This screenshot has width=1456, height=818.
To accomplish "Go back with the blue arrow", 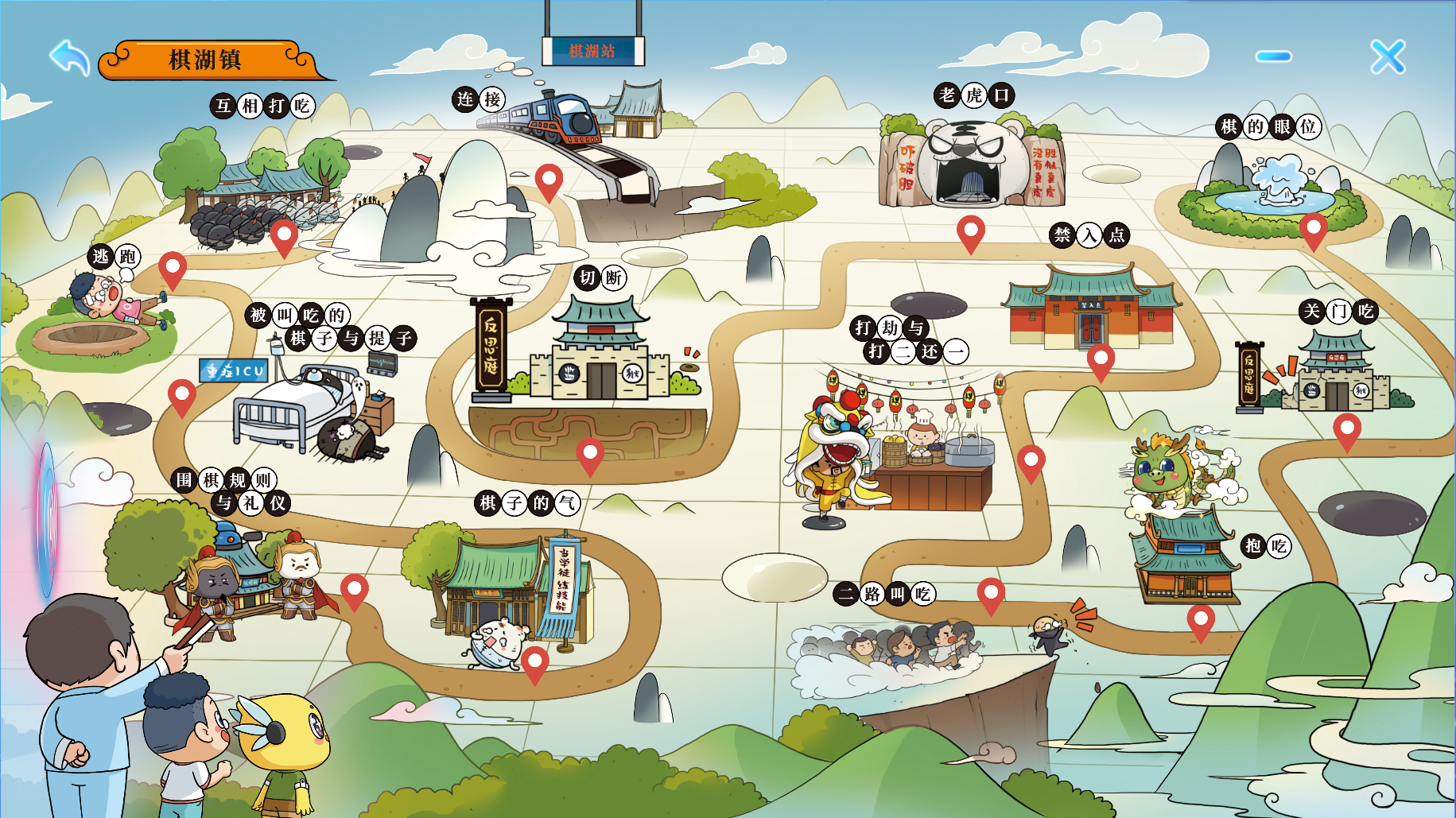I will (70, 57).
